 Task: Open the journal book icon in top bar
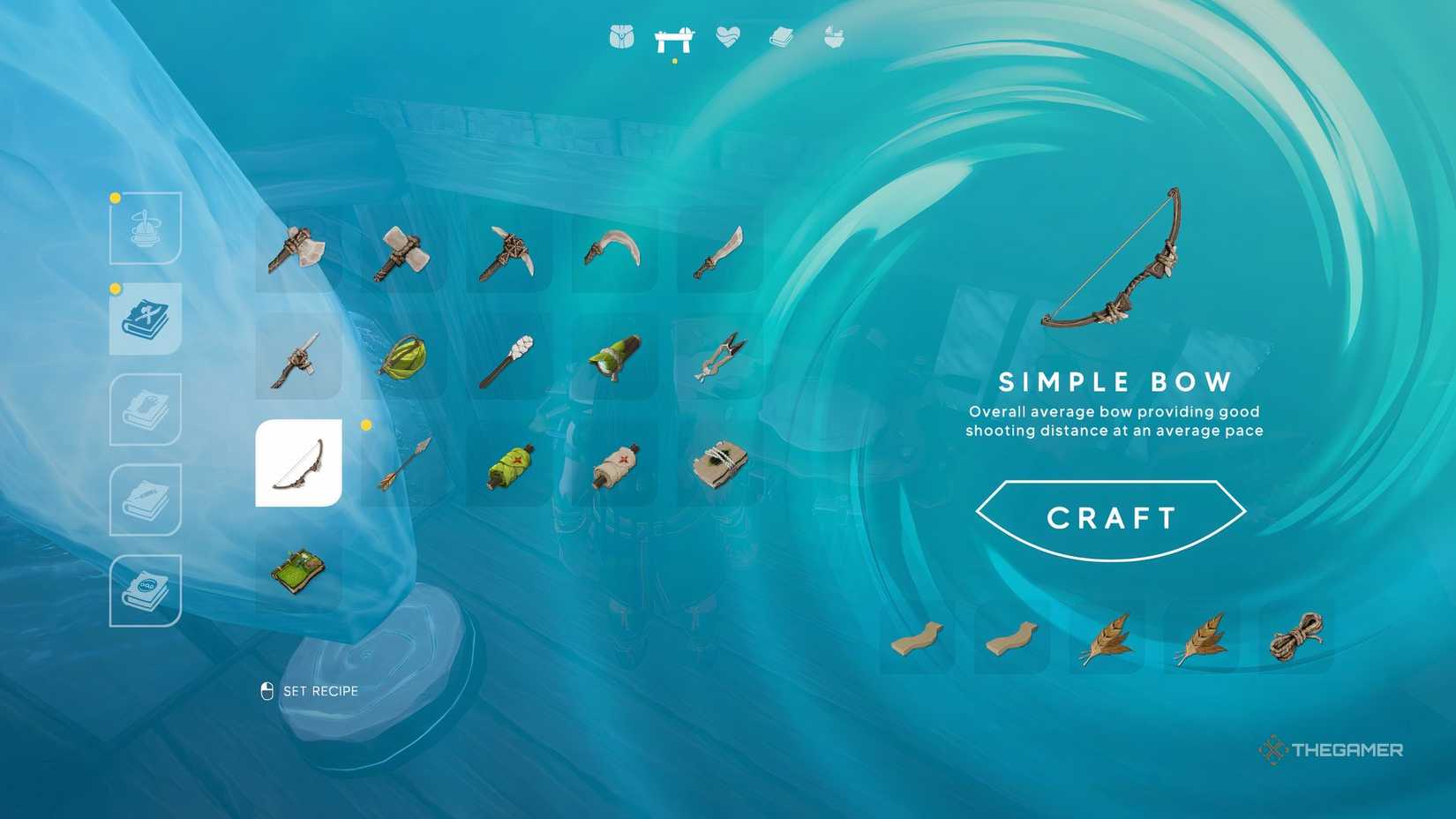(780, 38)
